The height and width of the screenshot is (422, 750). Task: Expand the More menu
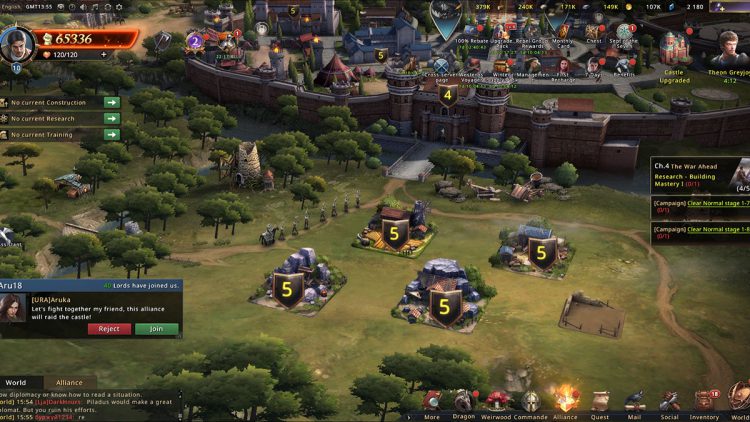[x=431, y=401]
